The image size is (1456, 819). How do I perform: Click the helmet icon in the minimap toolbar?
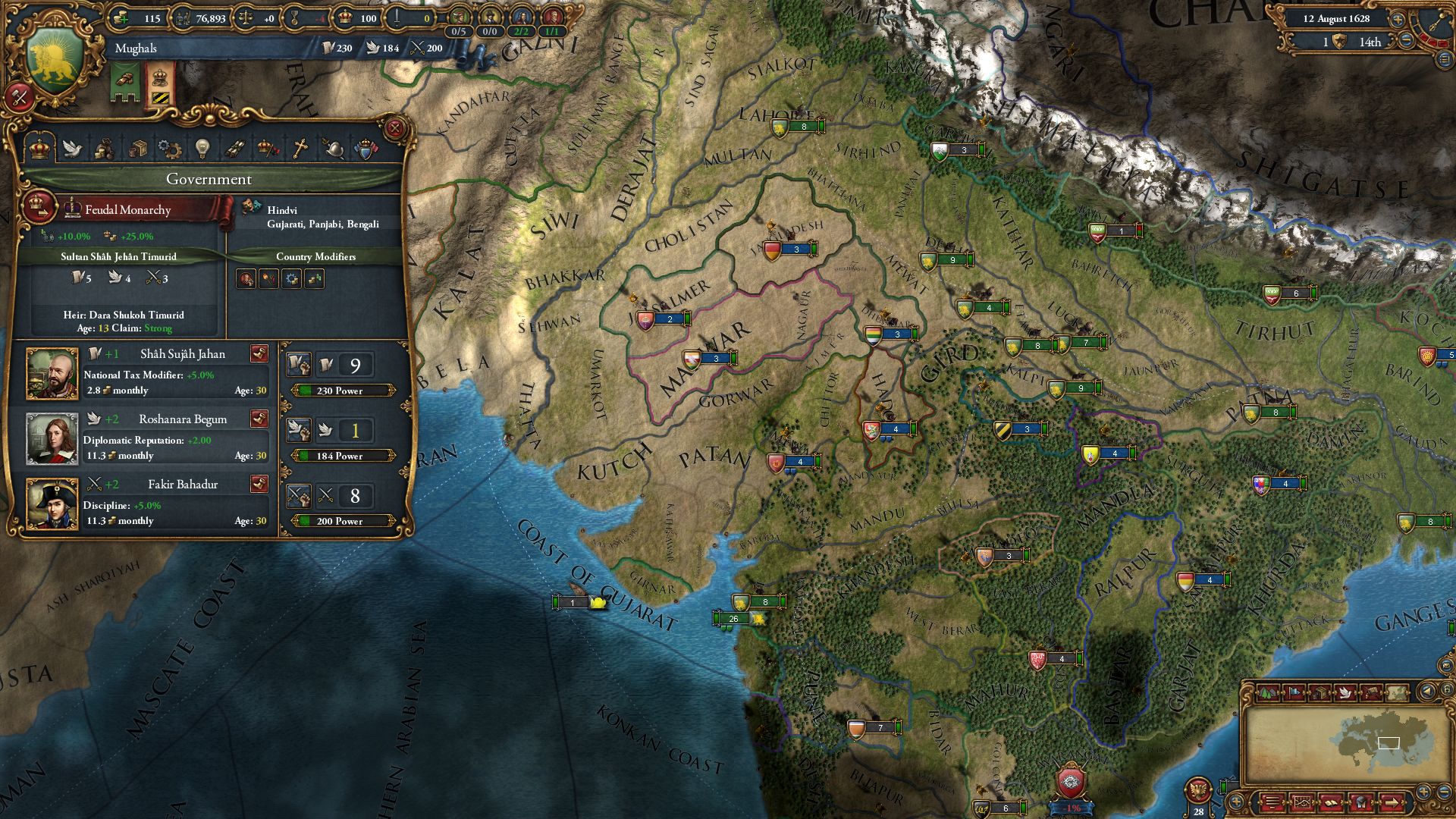coord(1360,803)
